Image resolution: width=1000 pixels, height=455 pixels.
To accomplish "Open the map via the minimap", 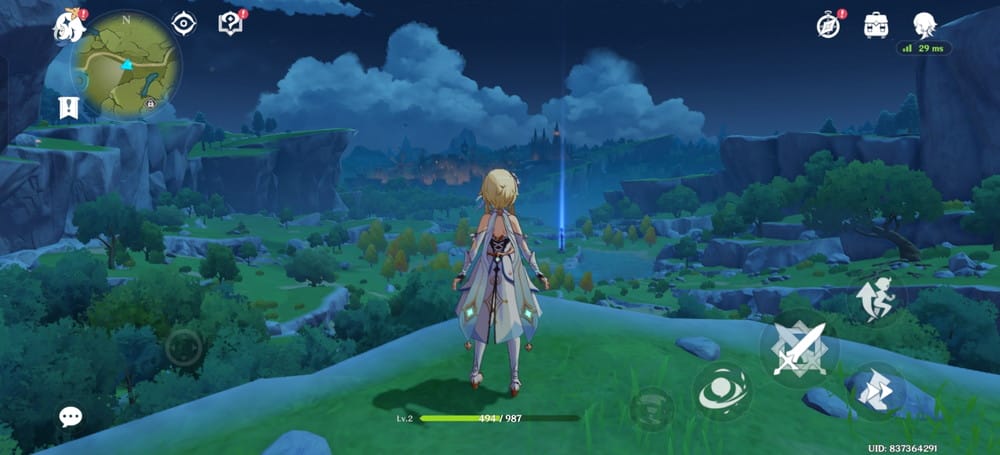I will [x=126, y=64].
